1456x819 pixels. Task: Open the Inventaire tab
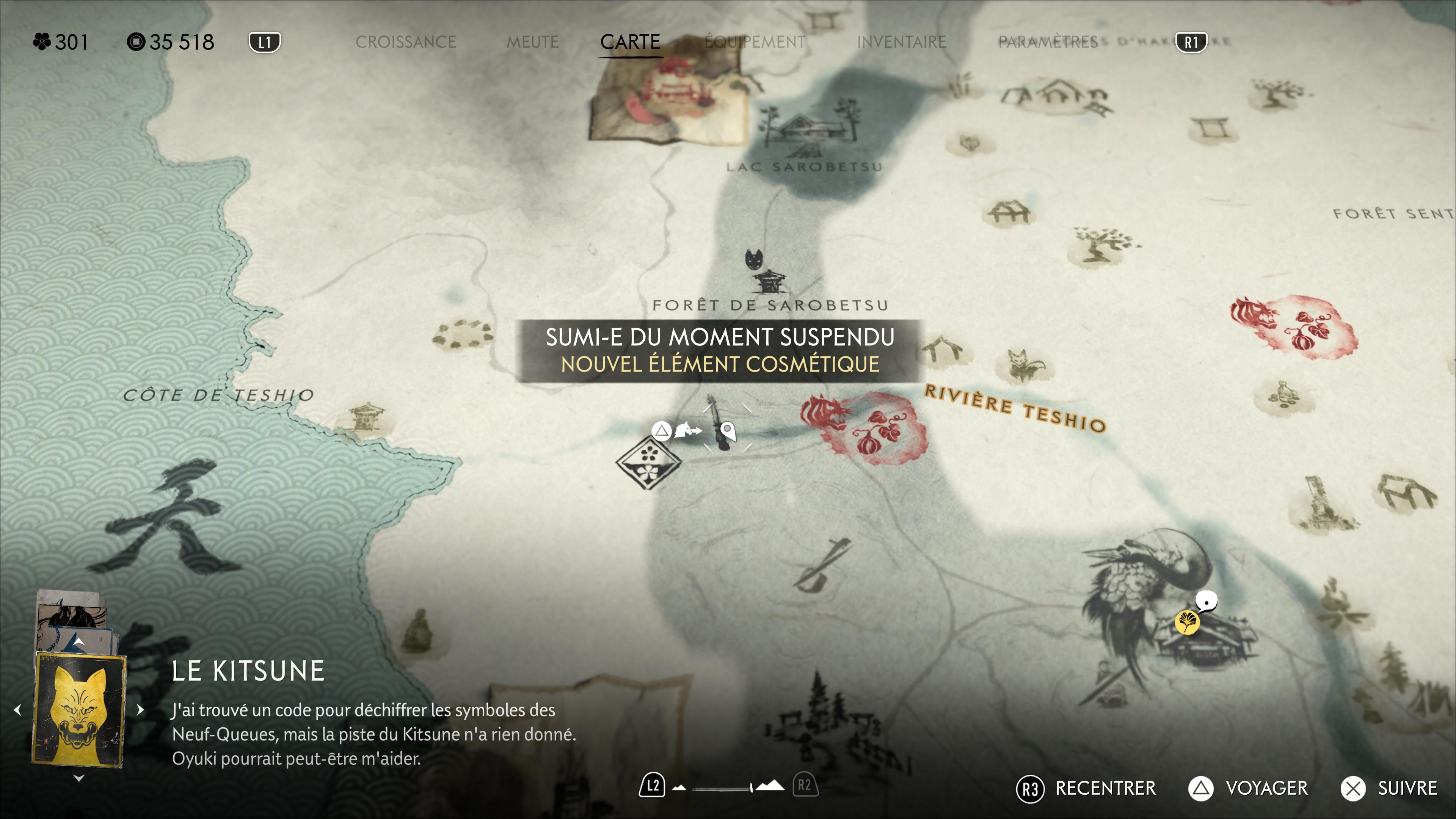[901, 42]
